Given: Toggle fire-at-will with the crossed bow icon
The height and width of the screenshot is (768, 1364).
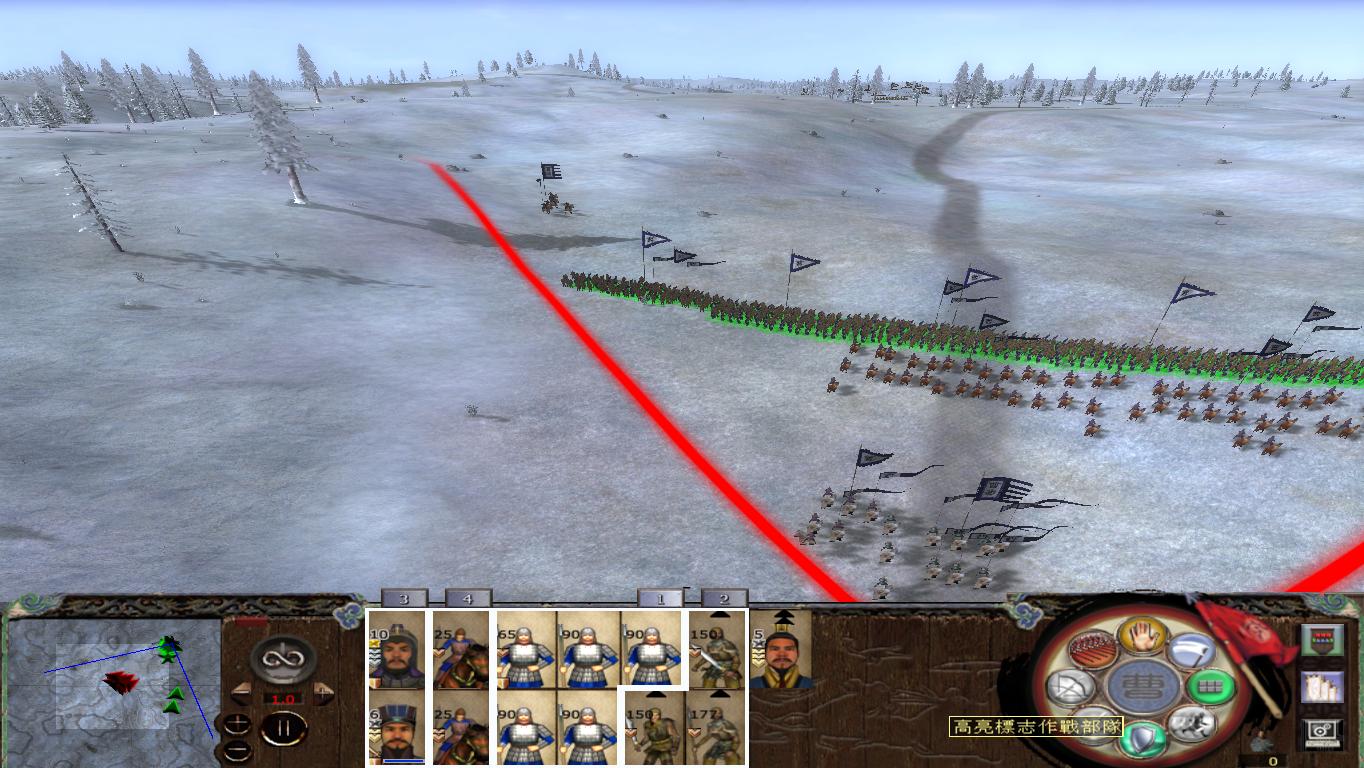Looking at the screenshot, I should (x=1070, y=687).
